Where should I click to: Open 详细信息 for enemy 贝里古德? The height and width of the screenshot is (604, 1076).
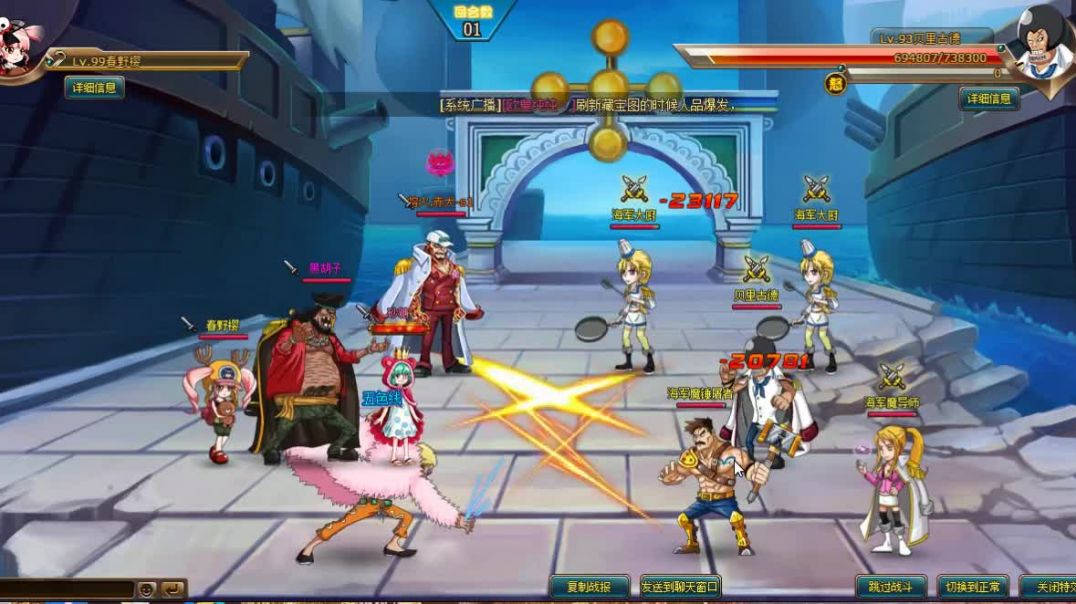click(x=989, y=98)
